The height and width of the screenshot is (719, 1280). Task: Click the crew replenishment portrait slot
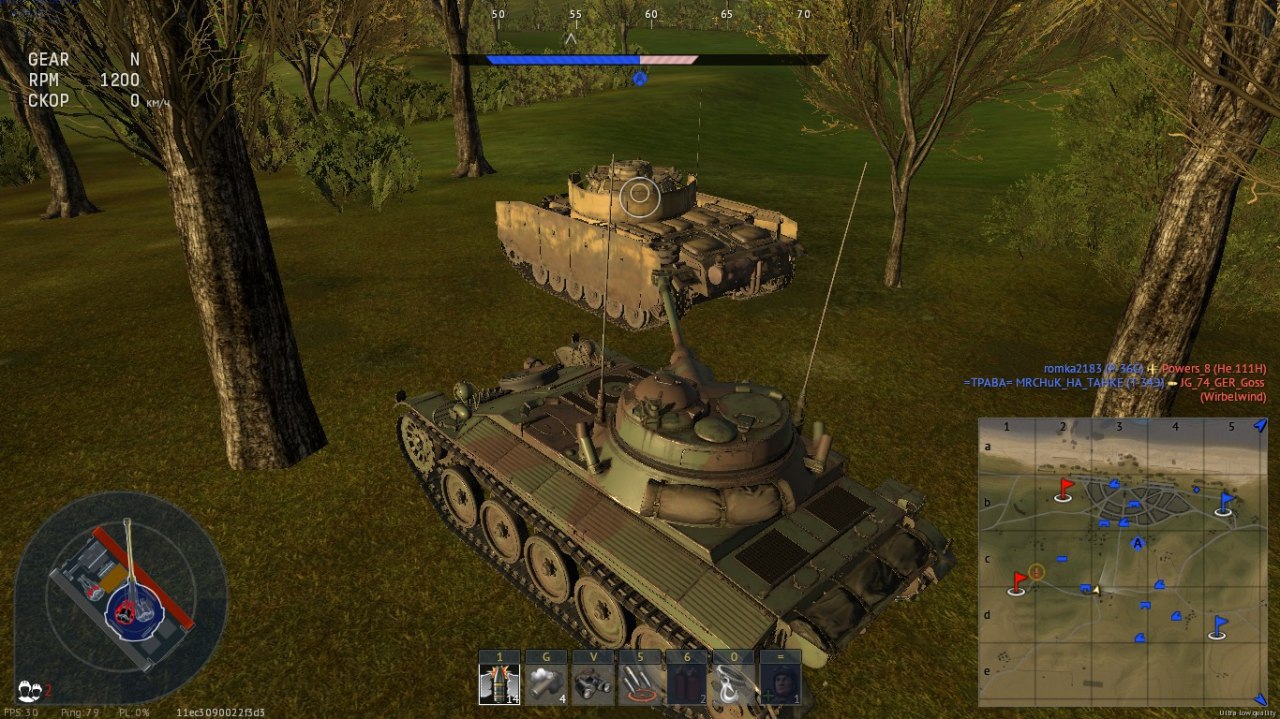(x=781, y=684)
